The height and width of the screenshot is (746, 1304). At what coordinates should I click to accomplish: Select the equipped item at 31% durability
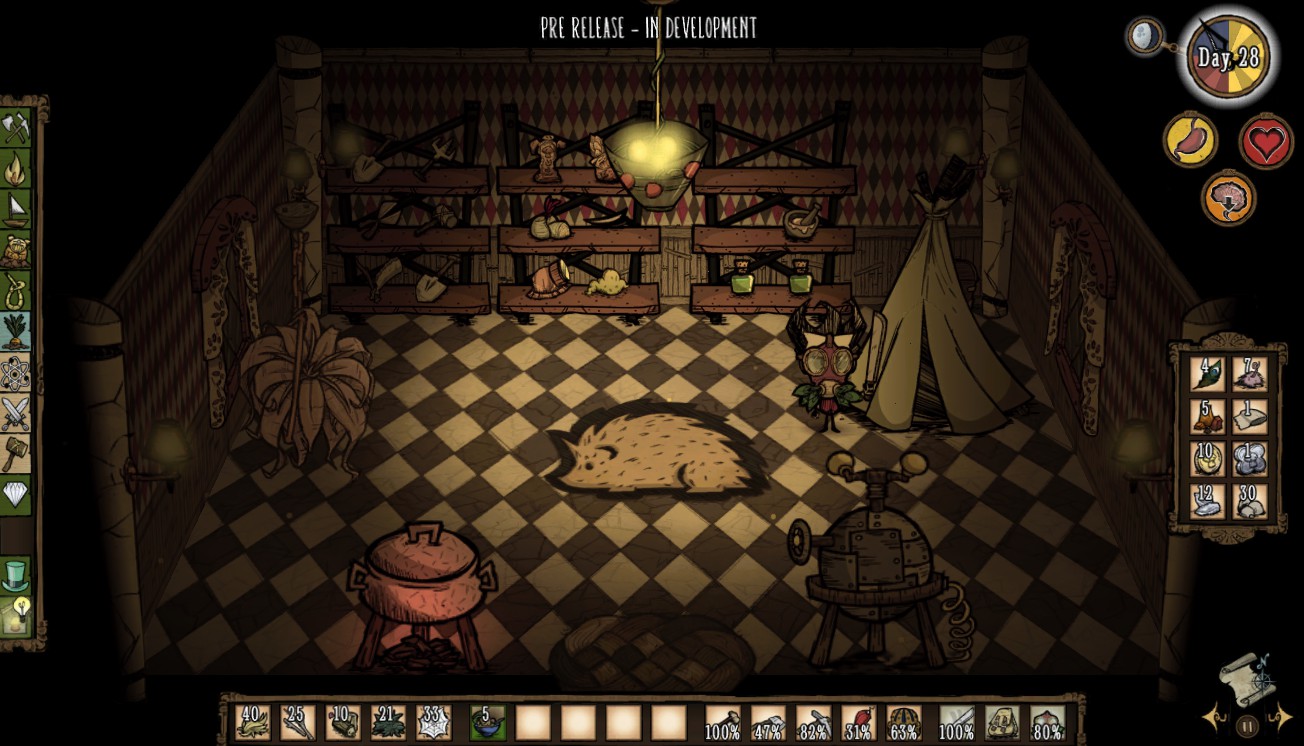coord(858,722)
